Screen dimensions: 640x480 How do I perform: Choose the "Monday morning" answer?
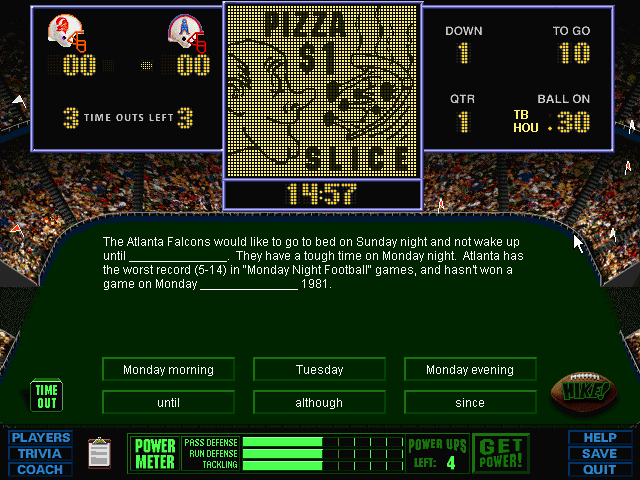tap(168, 370)
